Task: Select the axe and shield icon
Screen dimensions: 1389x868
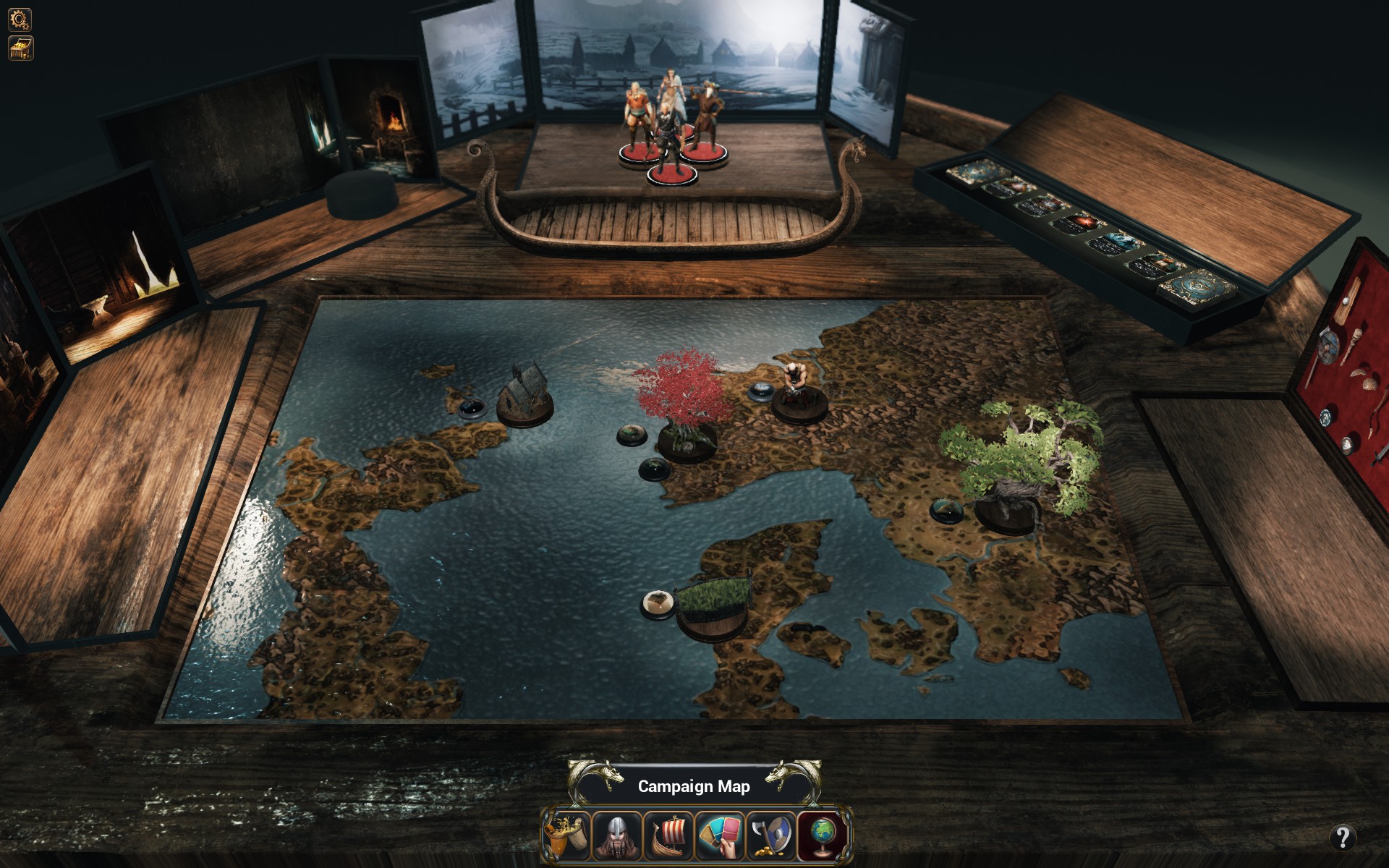Action: (771, 835)
